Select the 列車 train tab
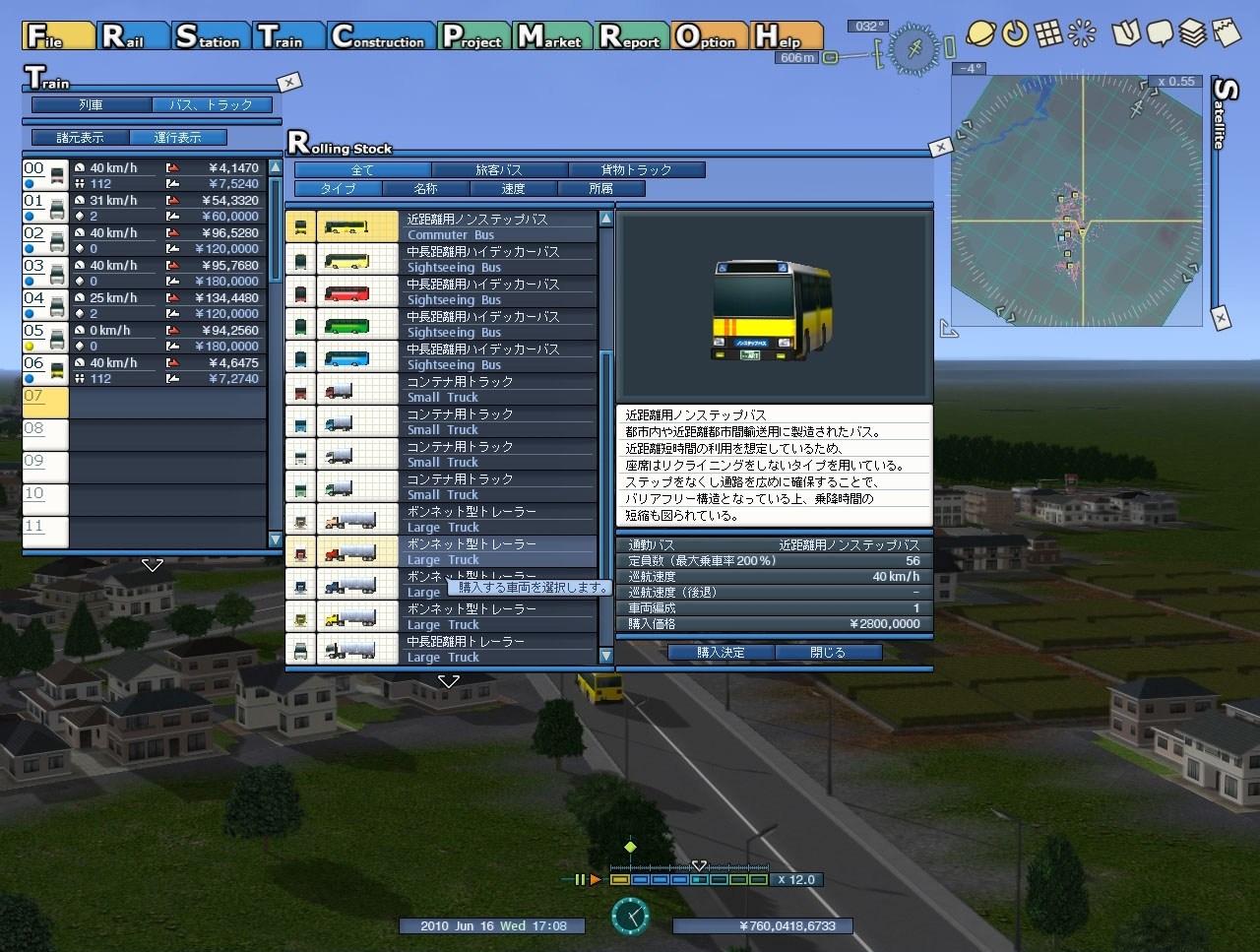 point(92,104)
